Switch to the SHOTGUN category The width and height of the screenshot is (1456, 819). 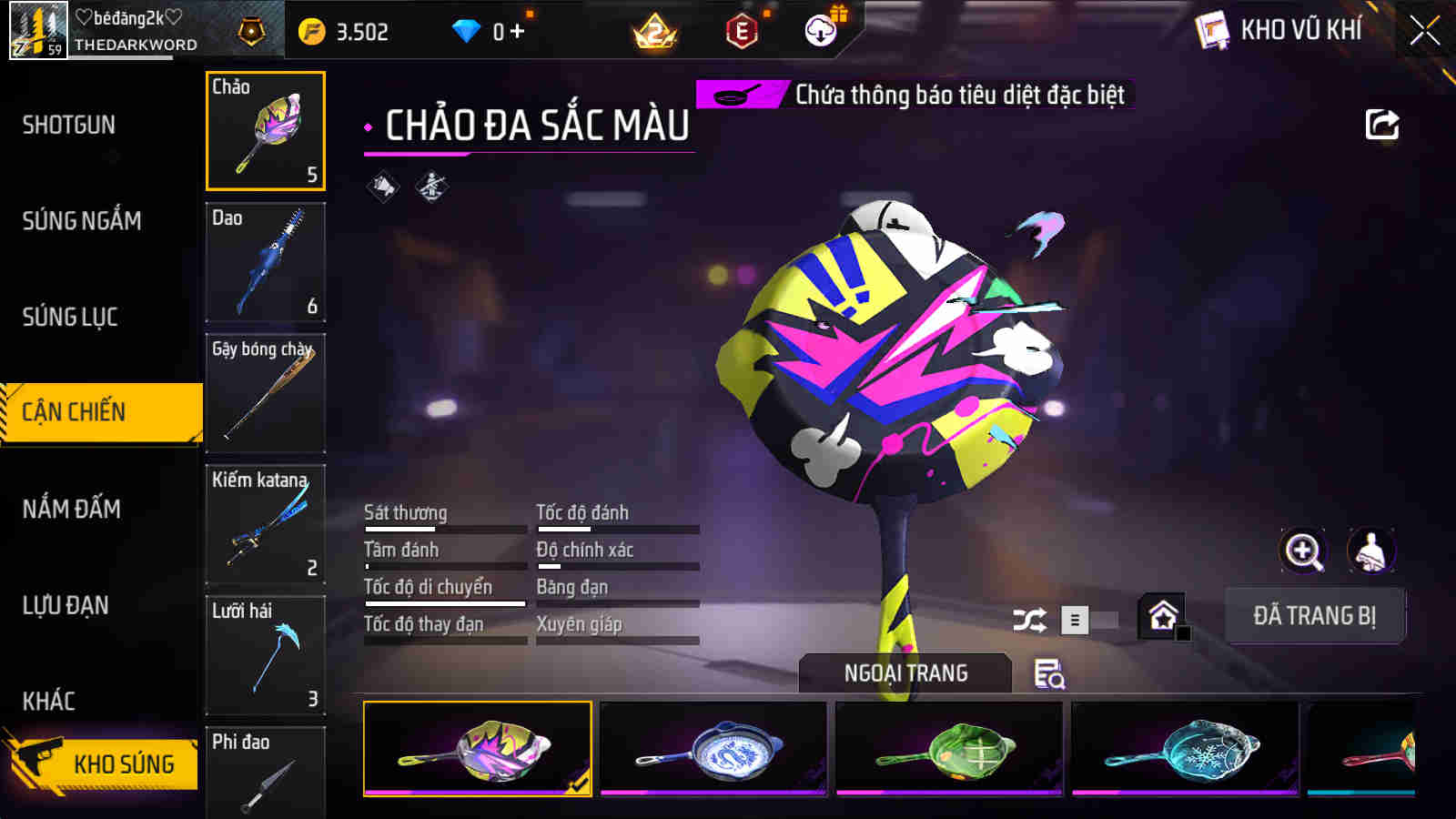pyautogui.click(x=68, y=125)
